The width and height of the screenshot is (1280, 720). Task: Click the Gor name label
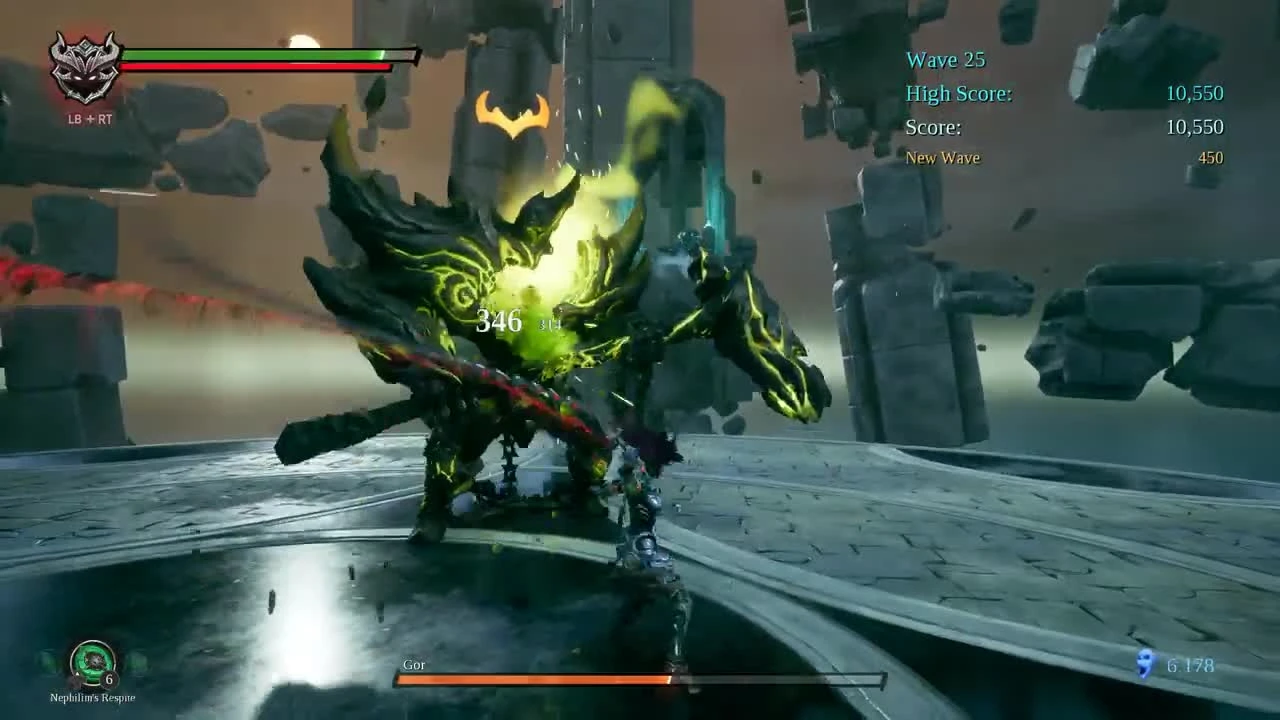[414, 664]
